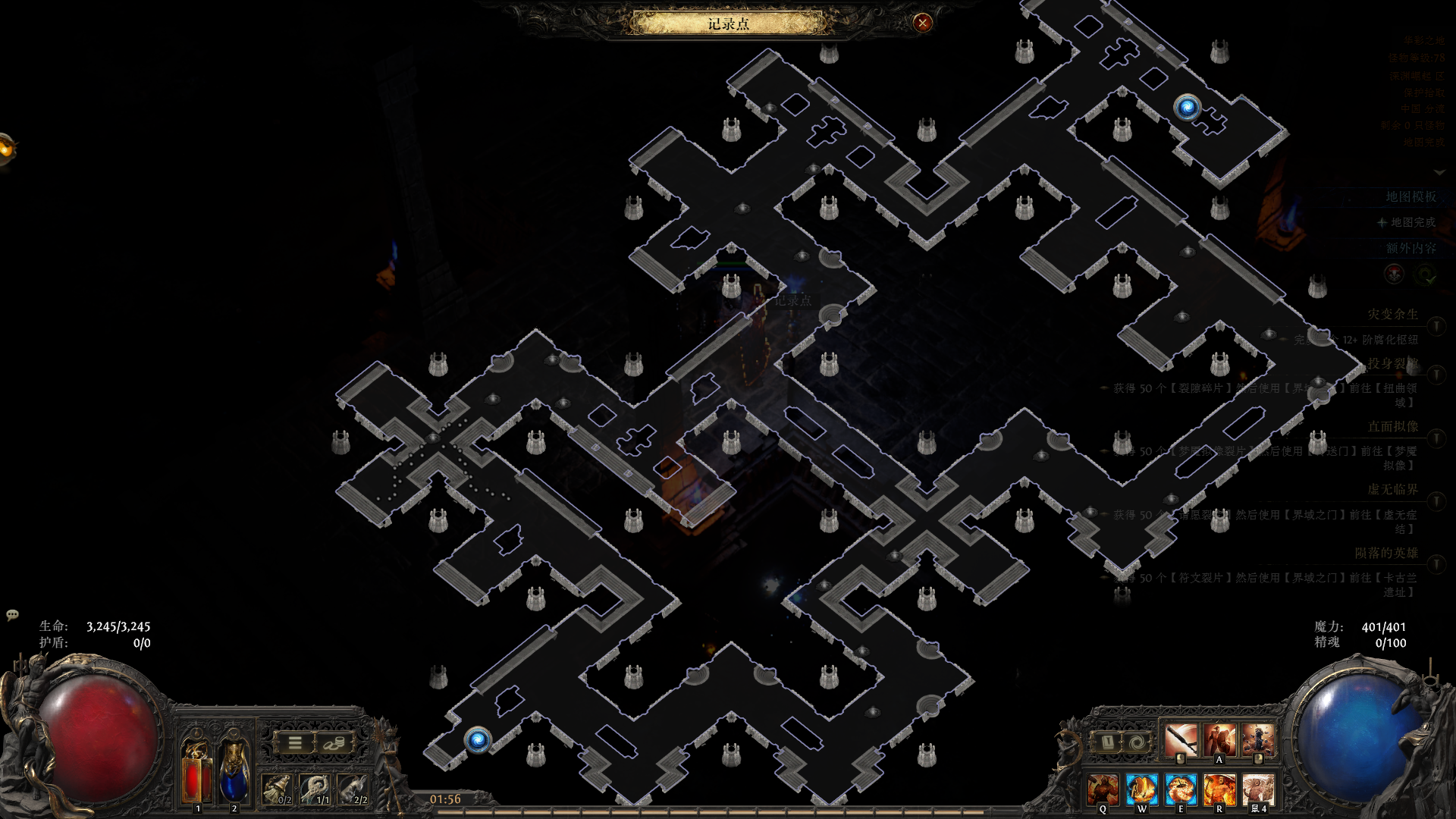Open the three-line menu button
This screenshot has width=1456, height=819.
point(295,743)
